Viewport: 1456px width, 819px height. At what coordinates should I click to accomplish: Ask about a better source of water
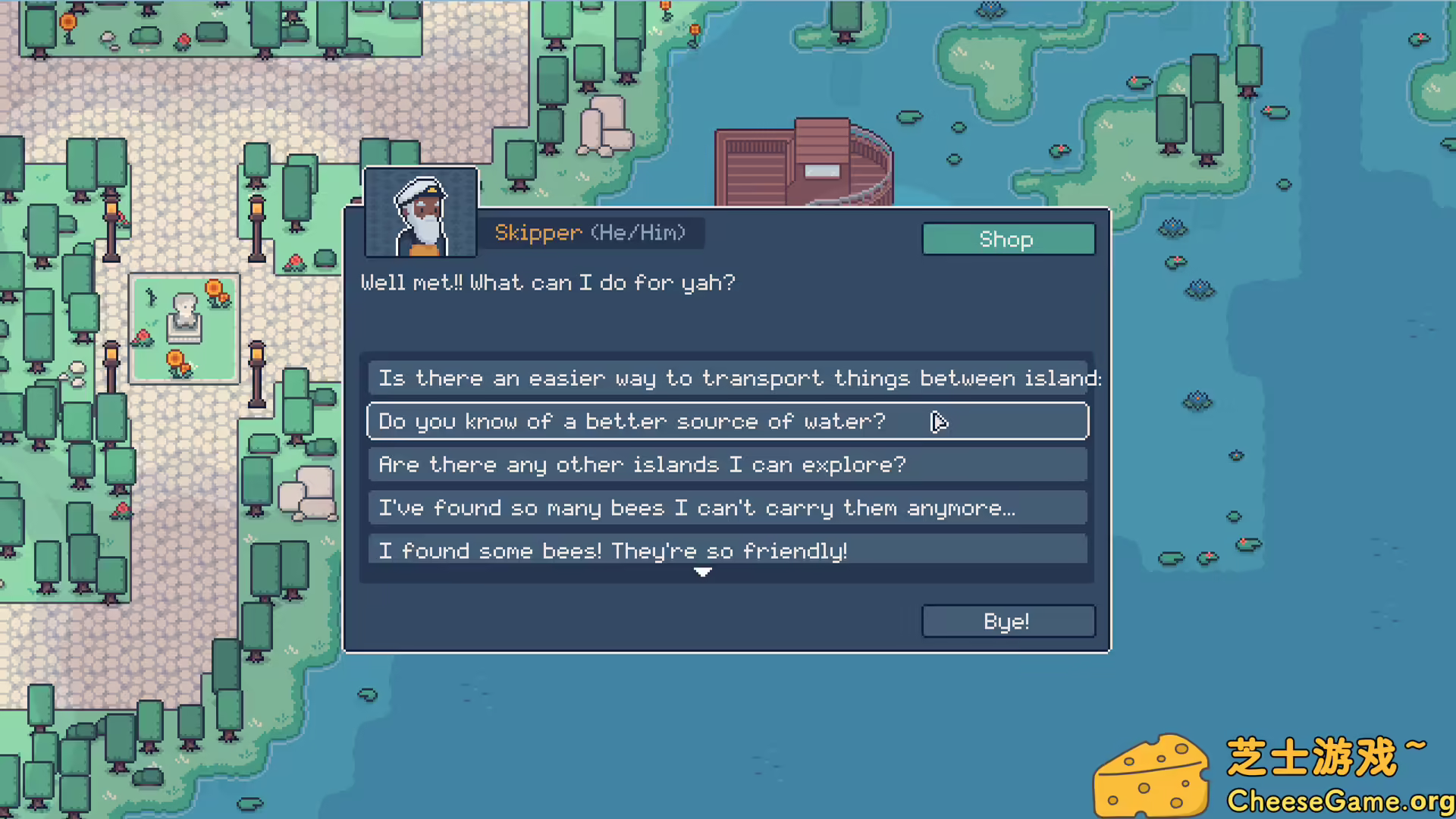click(x=727, y=421)
